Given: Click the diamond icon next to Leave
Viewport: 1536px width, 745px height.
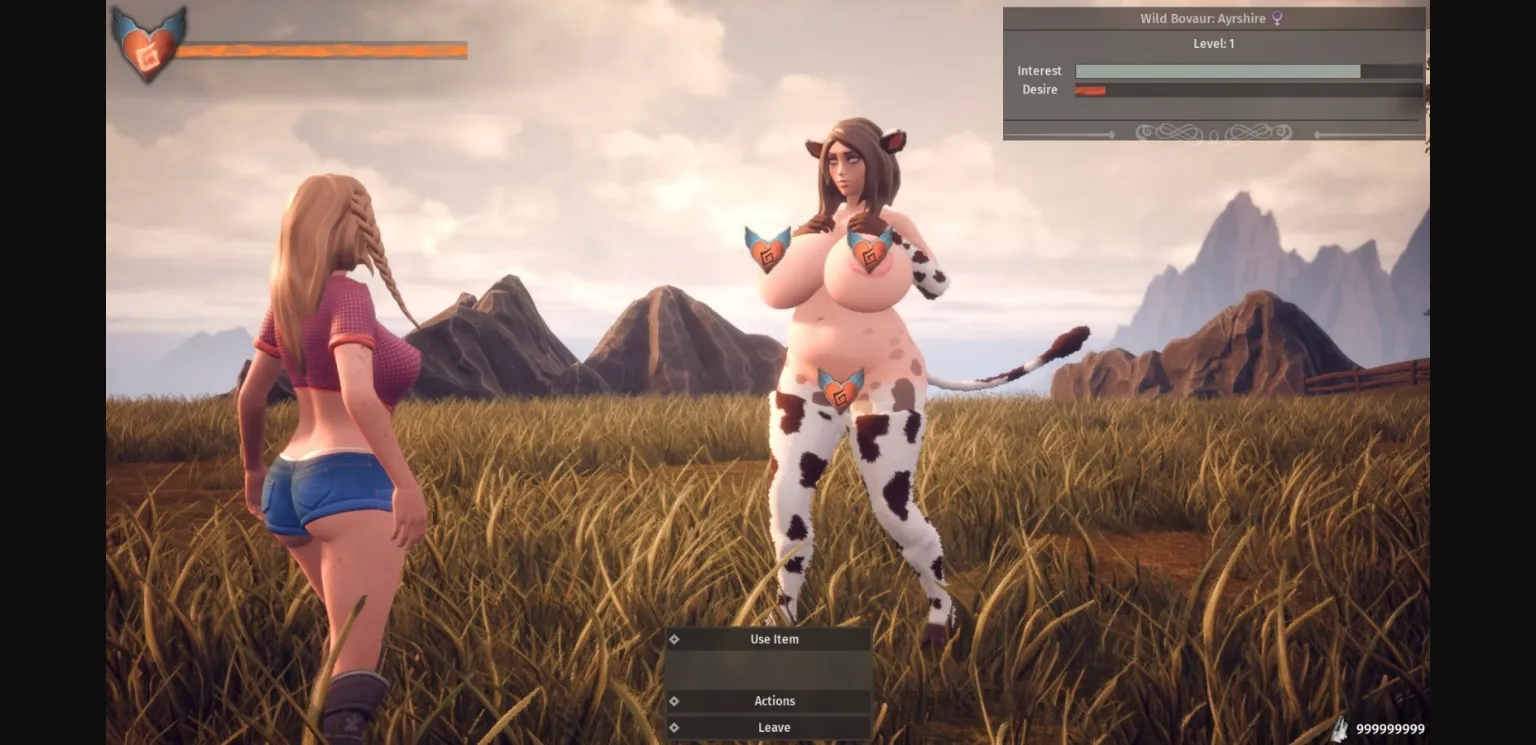Looking at the screenshot, I should 675,727.
